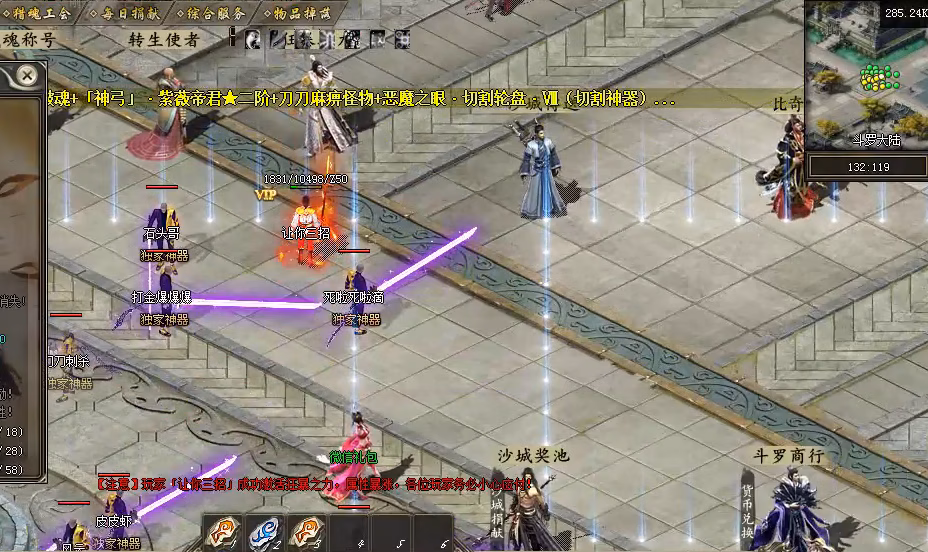Close the left side panel
This screenshot has width=928, height=552.
pos(28,74)
